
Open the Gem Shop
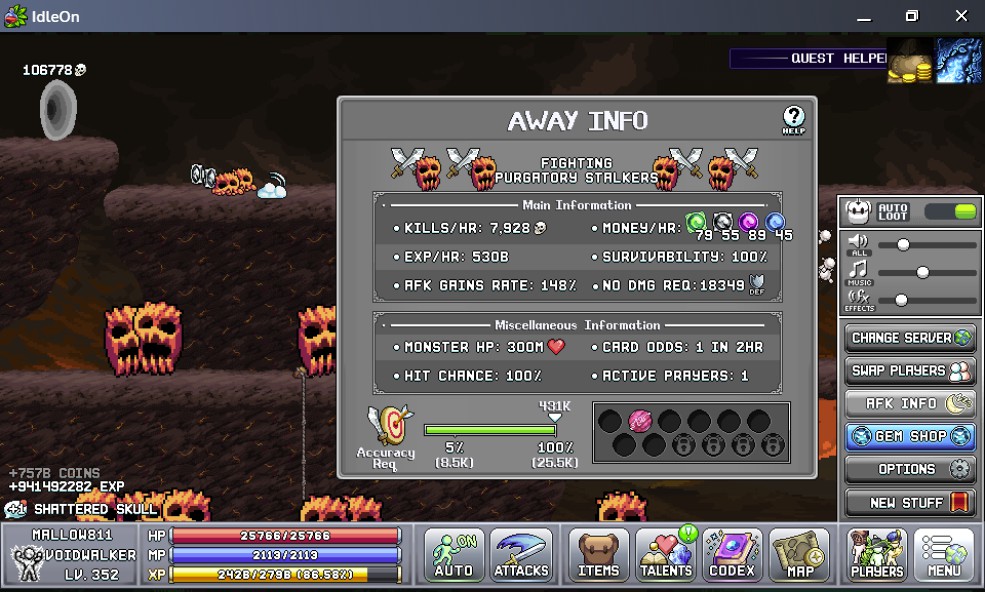click(x=910, y=437)
